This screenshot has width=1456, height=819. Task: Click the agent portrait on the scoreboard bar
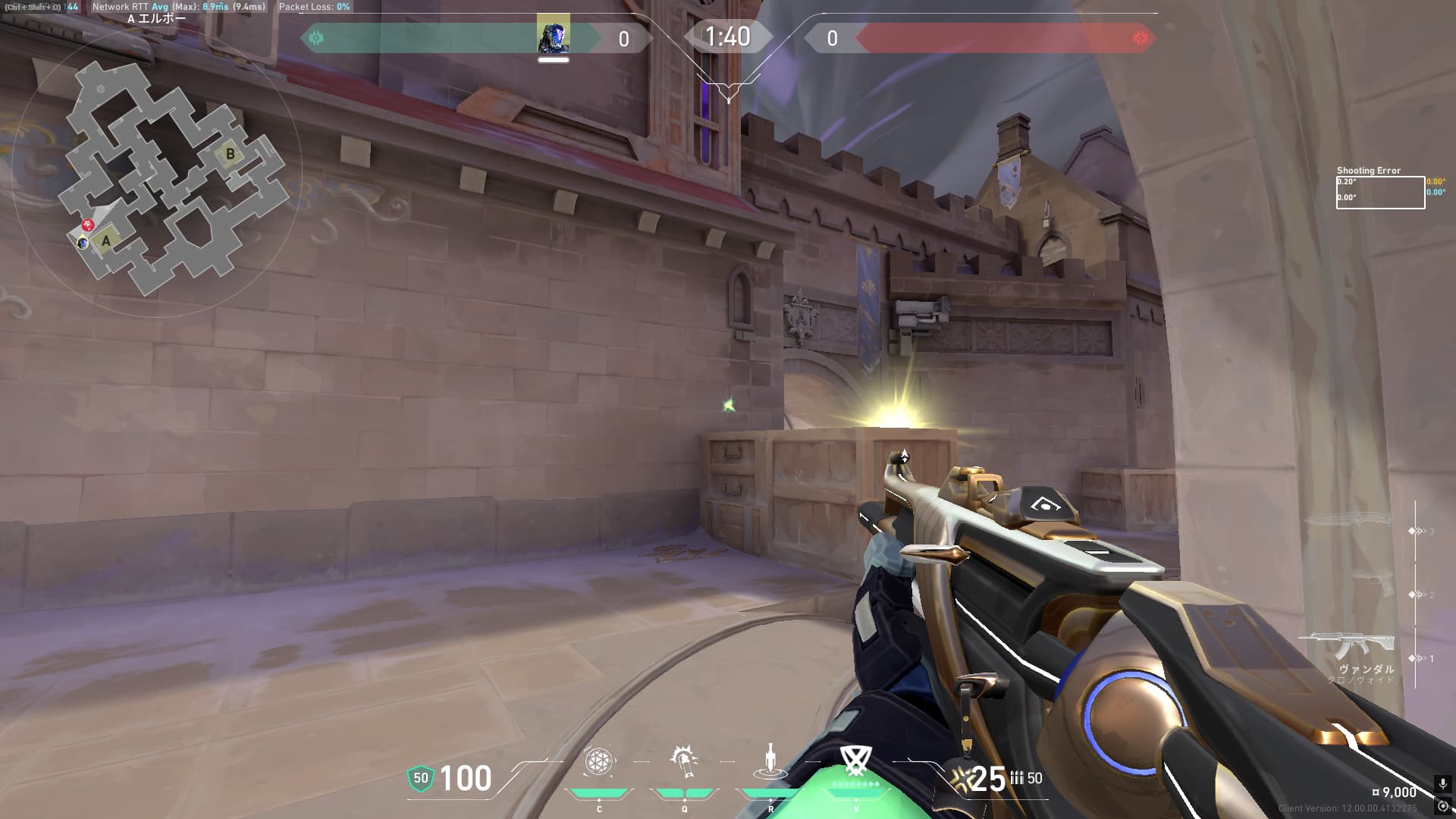point(553,34)
